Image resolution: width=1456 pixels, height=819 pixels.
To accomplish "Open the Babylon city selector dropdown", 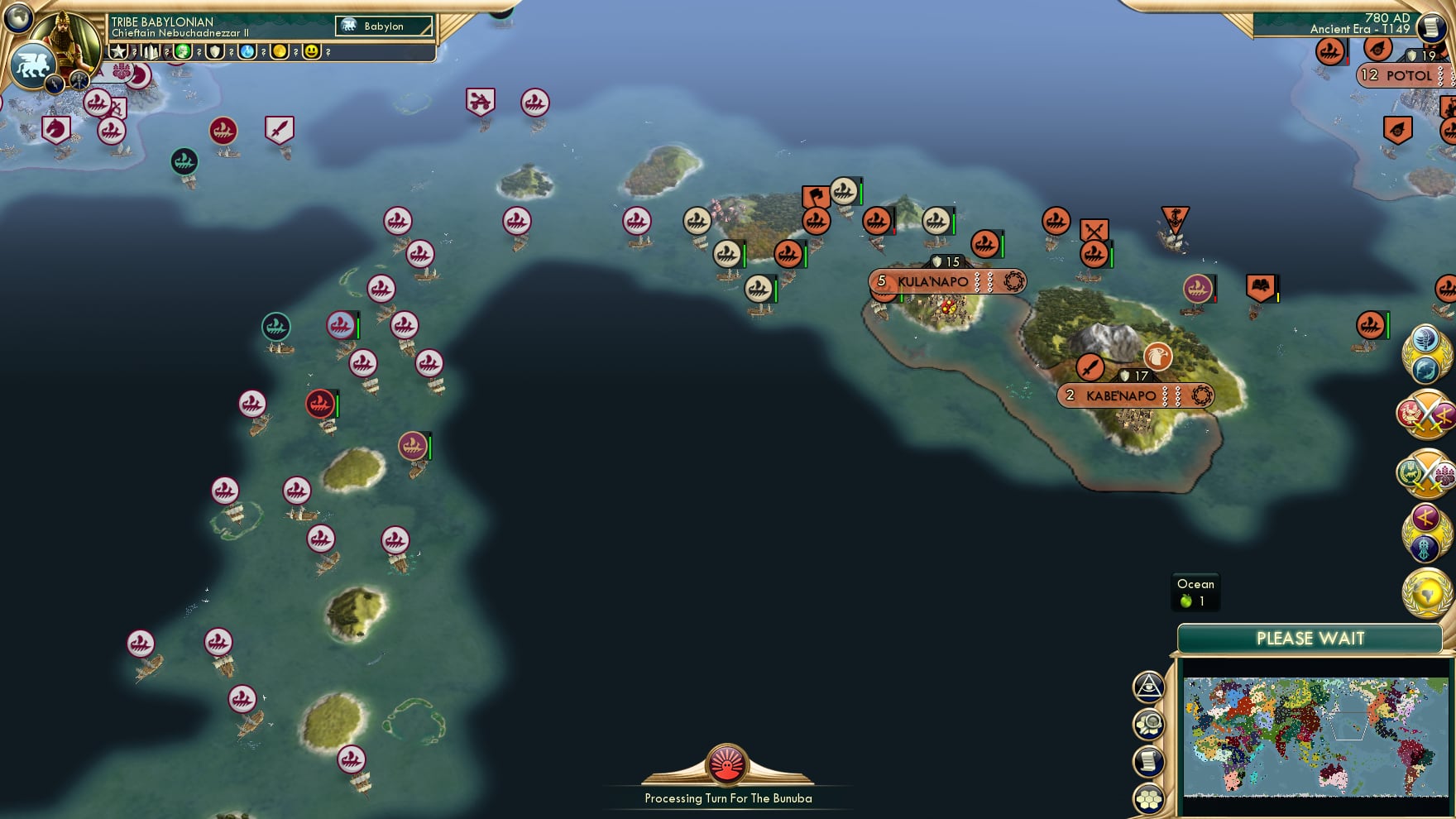I will click(x=384, y=26).
